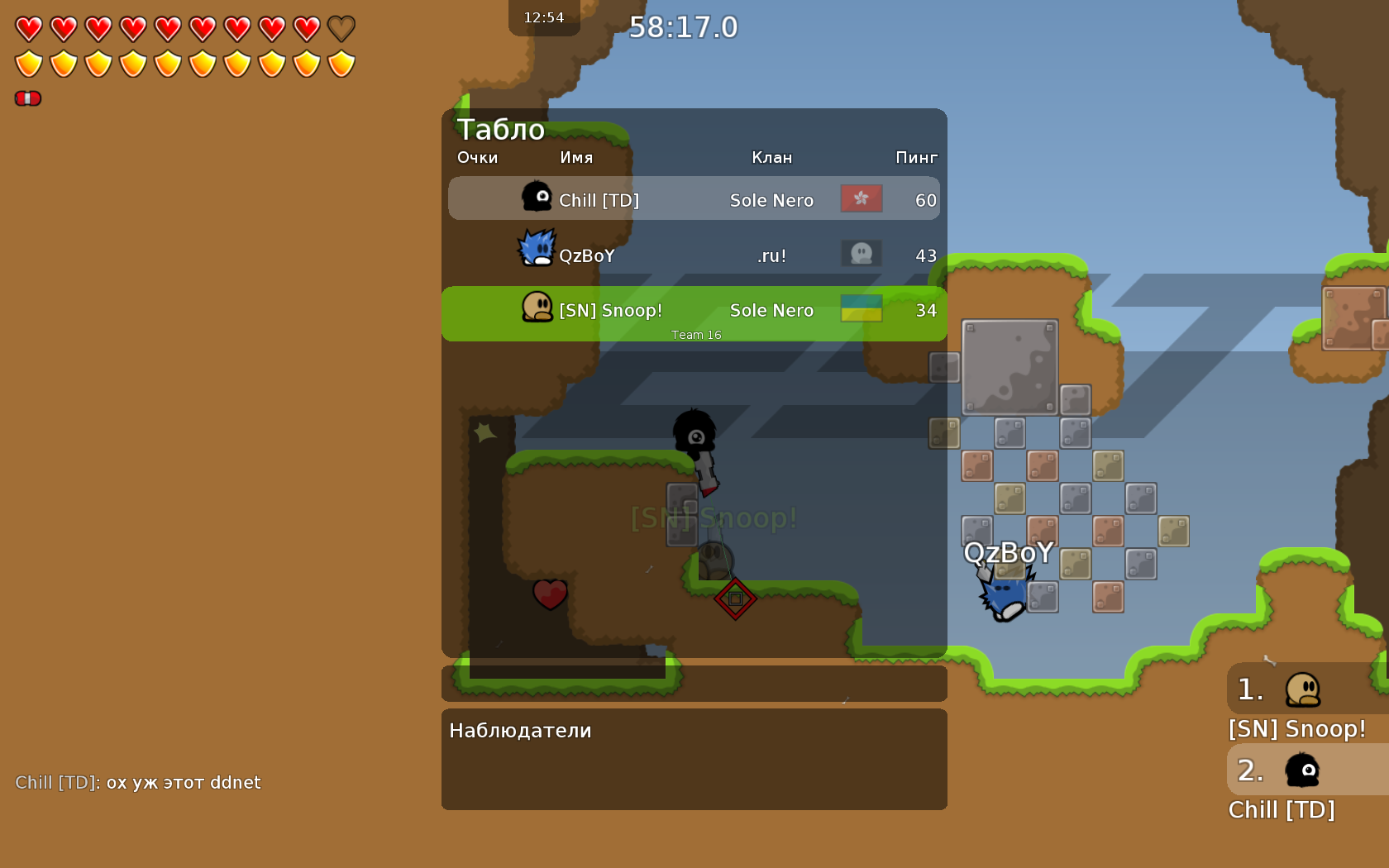Click the pill pickup icon under the shields
Screen dimensions: 1389x868
click(x=27, y=98)
